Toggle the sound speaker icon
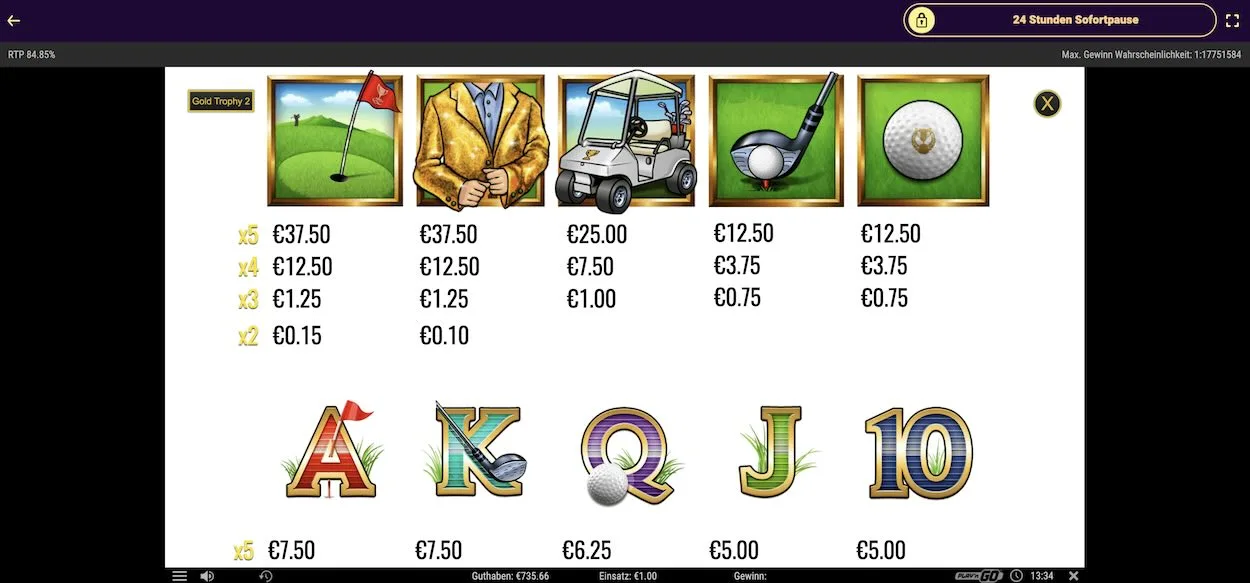 tap(207, 576)
